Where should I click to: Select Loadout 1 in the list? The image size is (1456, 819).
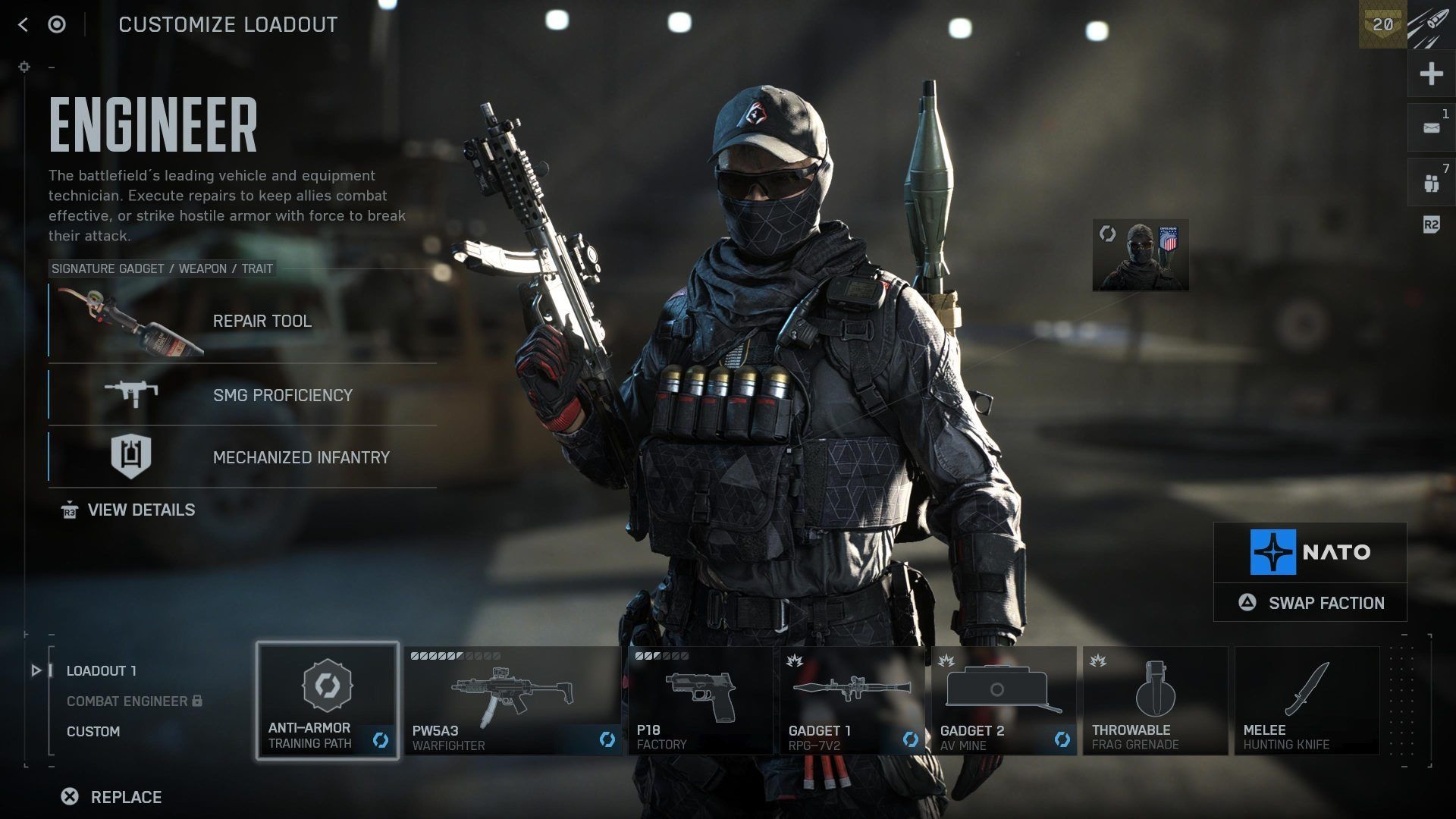[102, 671]
